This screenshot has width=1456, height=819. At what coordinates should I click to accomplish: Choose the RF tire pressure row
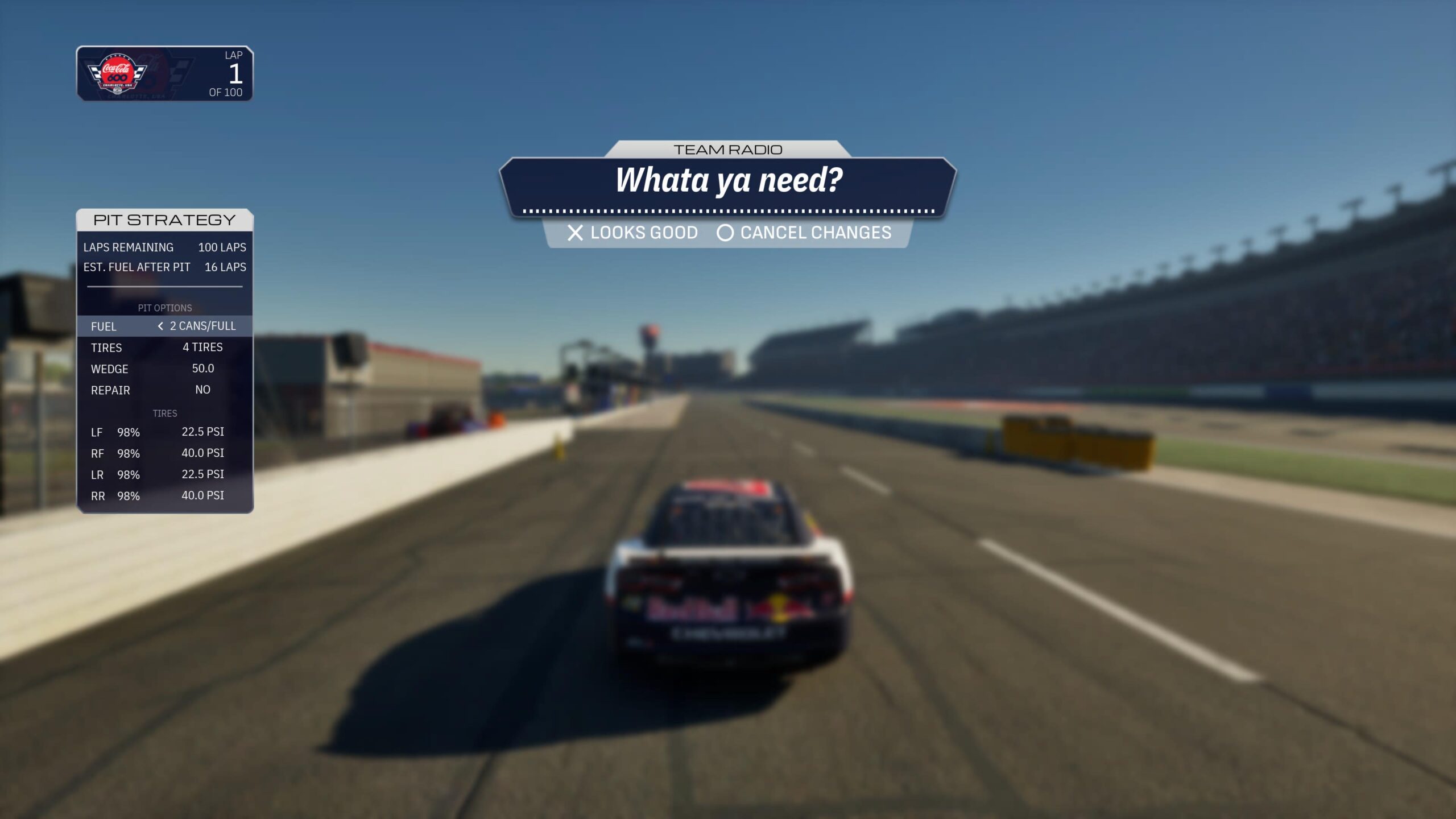(164, 453)
